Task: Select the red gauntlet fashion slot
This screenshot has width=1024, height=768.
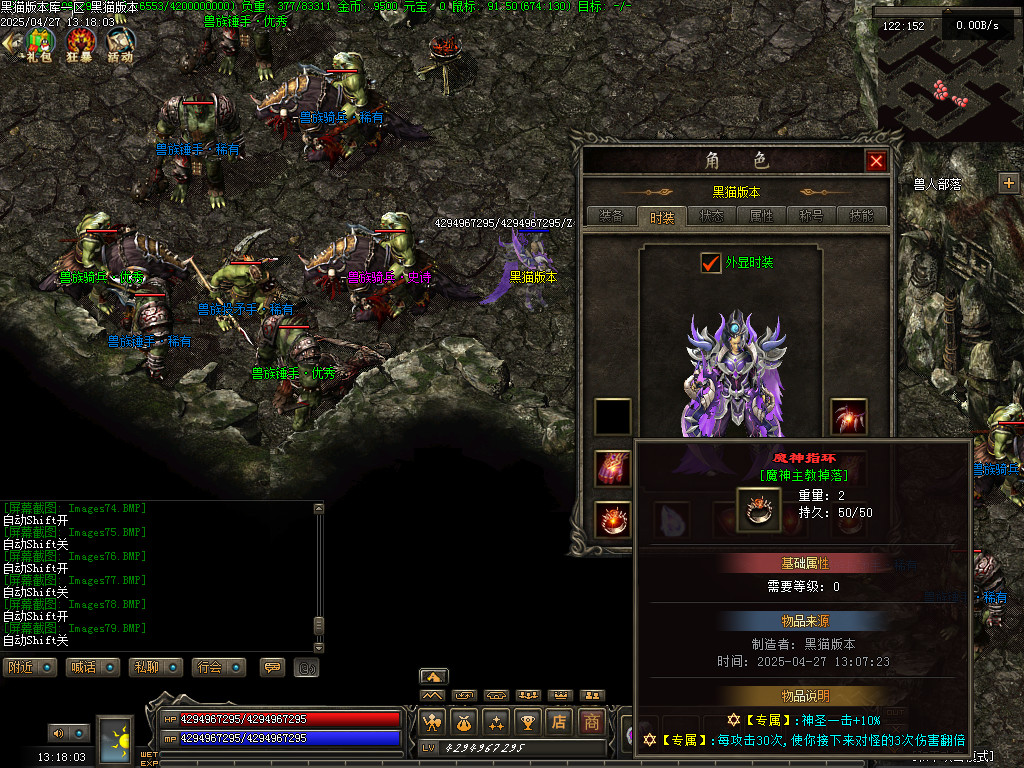Action: pos(612,468)
